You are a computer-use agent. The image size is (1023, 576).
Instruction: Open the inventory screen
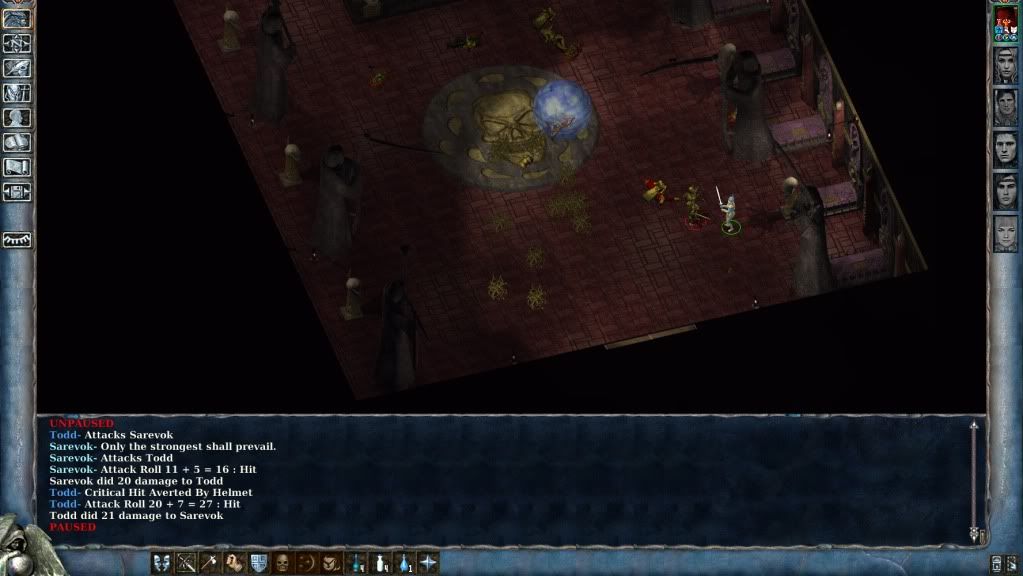coord(17,93)
